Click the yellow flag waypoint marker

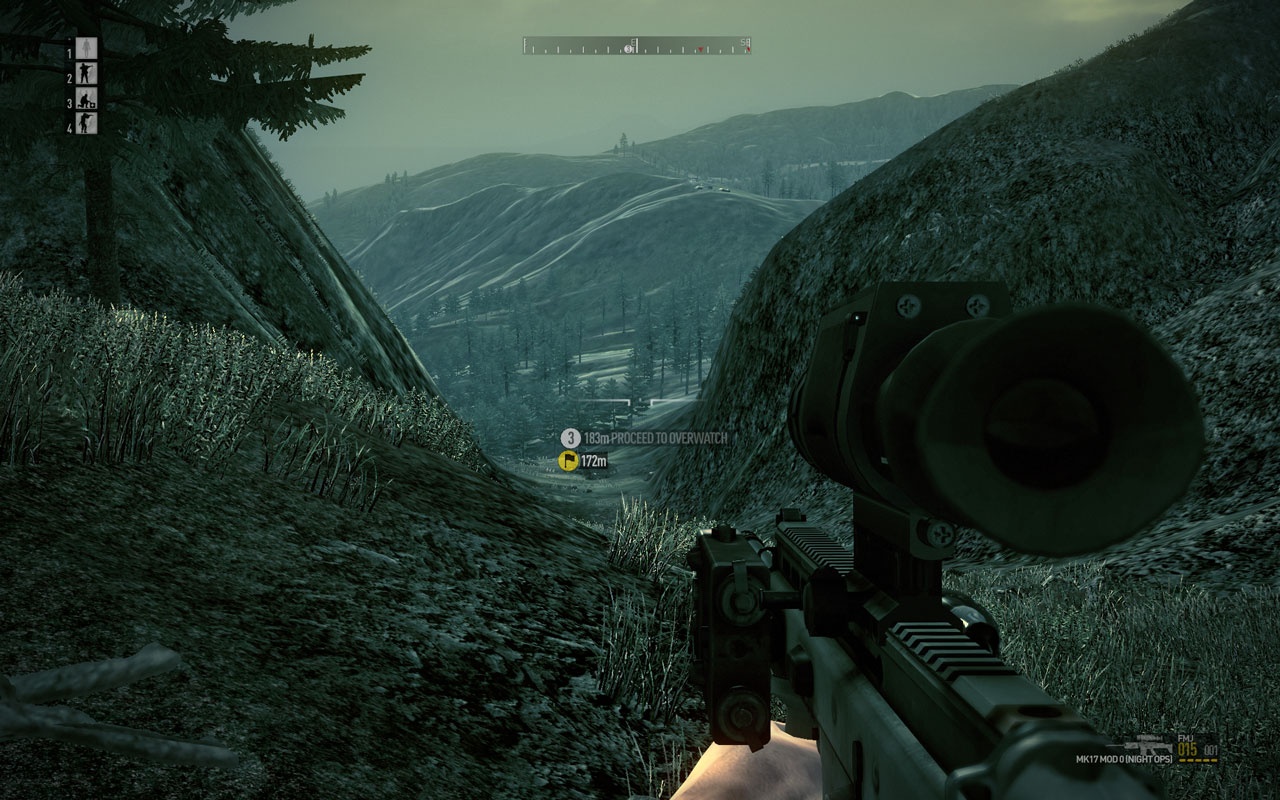(x=567, y=462)
